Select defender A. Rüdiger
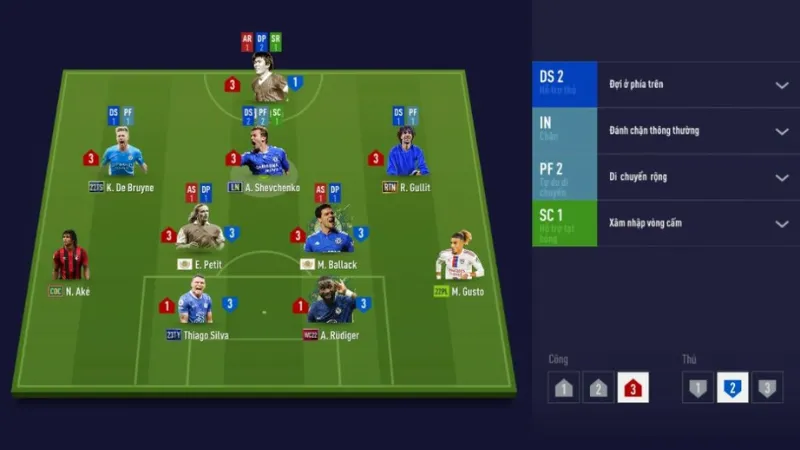Screen dimensions: 800x450 [x=332, y=304]
